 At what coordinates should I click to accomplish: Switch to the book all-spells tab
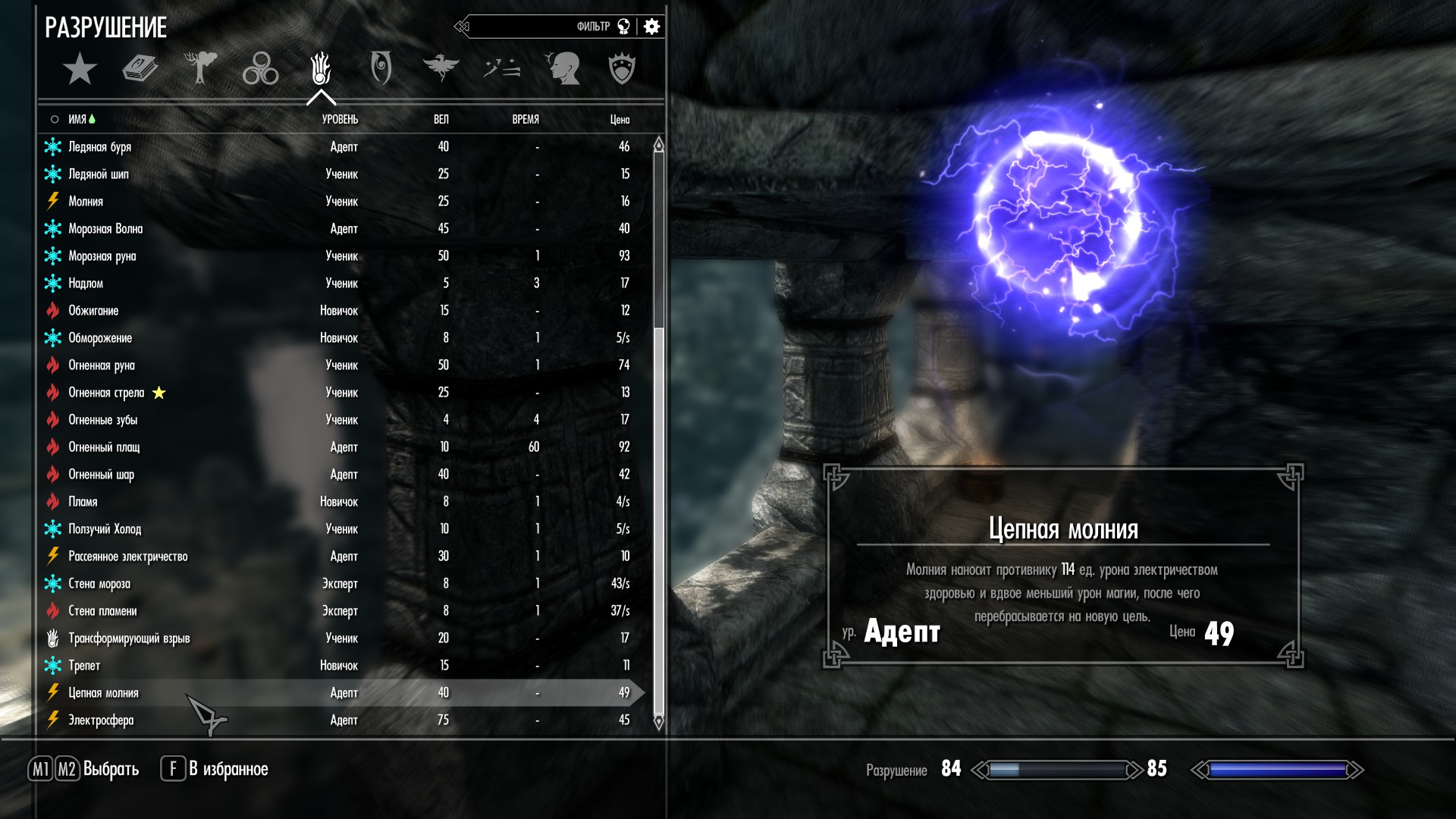click(140, 69)
